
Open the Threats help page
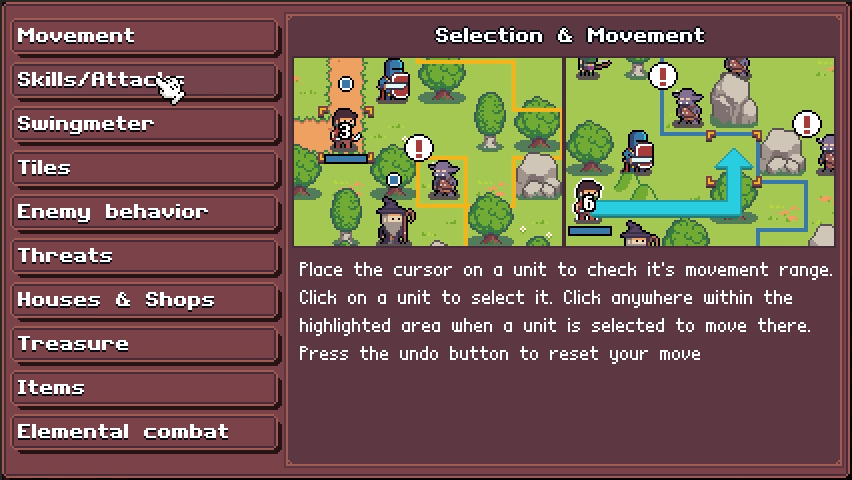pyautogui.click(x=145, y=256)
